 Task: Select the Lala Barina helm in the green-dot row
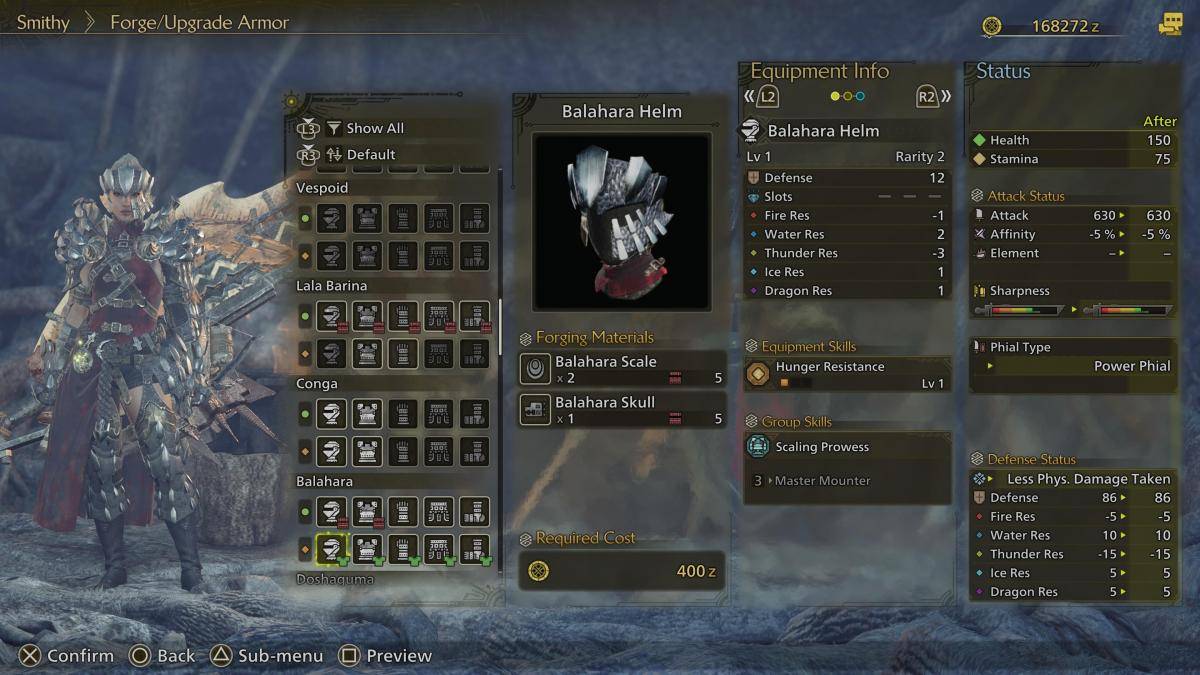[331, 316]
